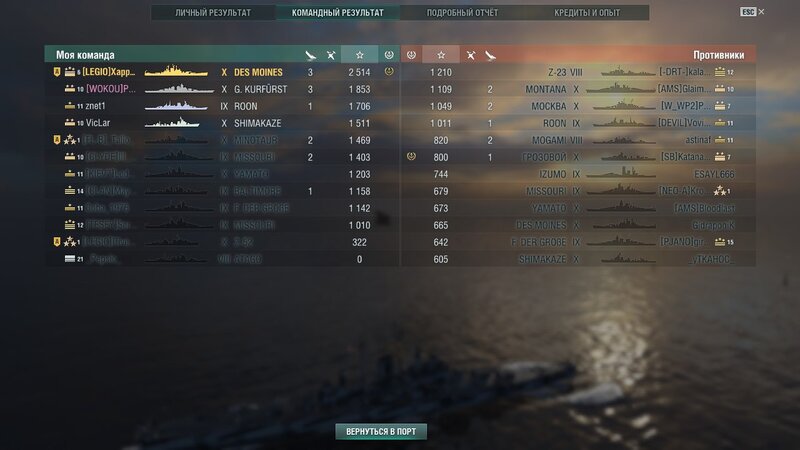Select the Командный результат tab
The height and width of the screenshot is (450, 800).
click(x=337, y=13)
